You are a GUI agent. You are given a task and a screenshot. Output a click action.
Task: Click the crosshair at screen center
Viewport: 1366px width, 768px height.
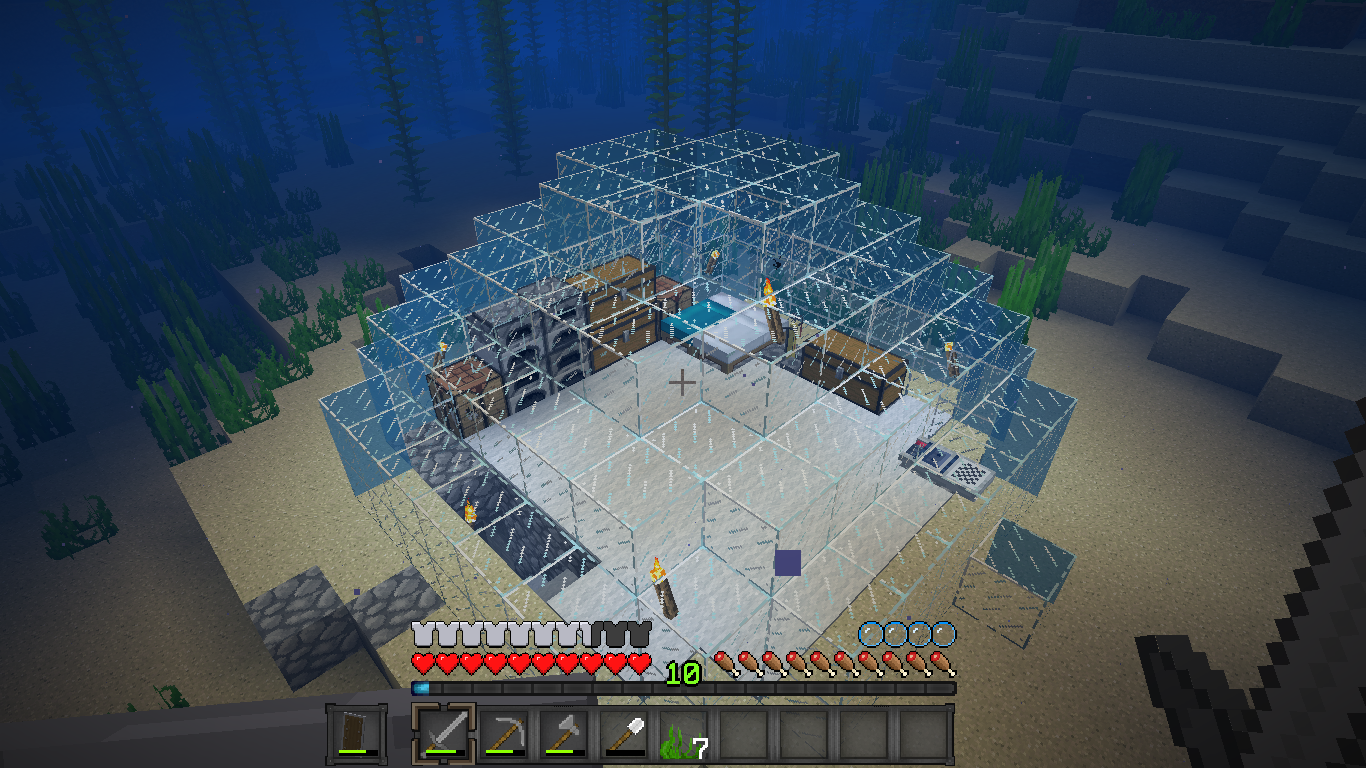click(x=683, y=380)
